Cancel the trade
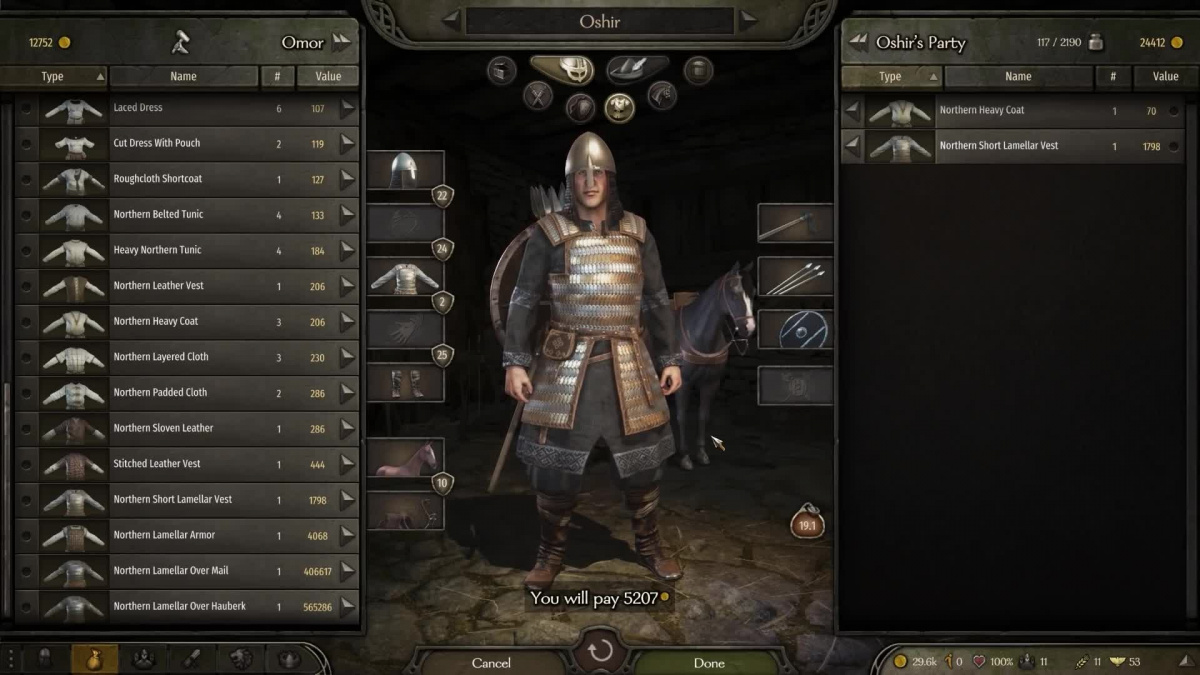This screenshot has width=1200, height=675. (x=491, y=662)
